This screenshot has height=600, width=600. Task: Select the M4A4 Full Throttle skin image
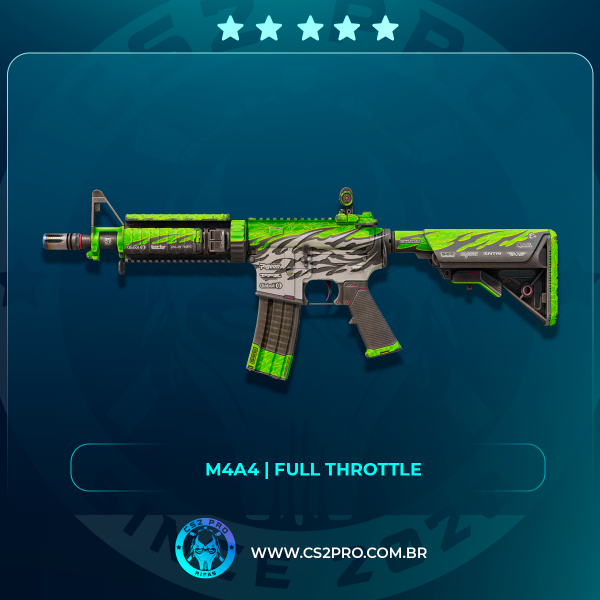(300, 277)
